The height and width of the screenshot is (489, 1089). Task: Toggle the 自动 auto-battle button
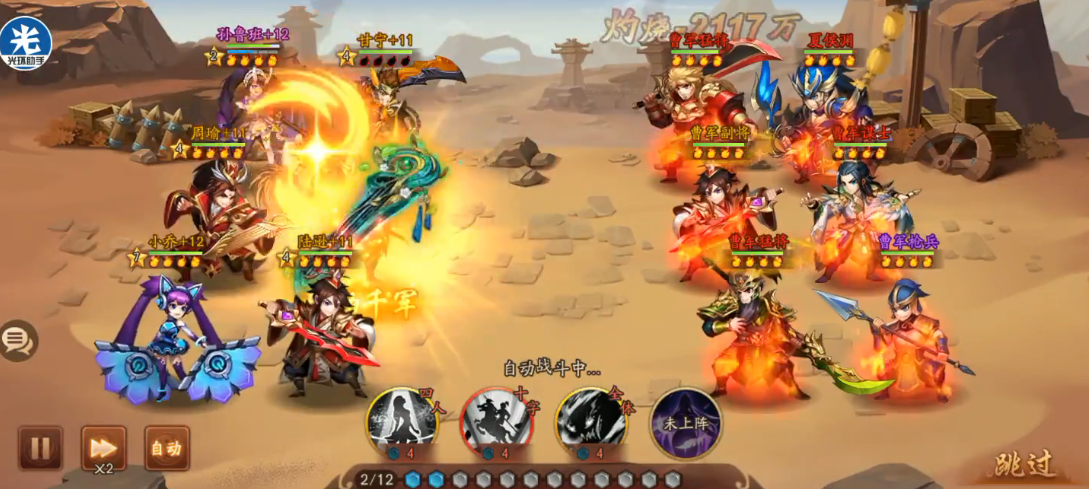167,448
